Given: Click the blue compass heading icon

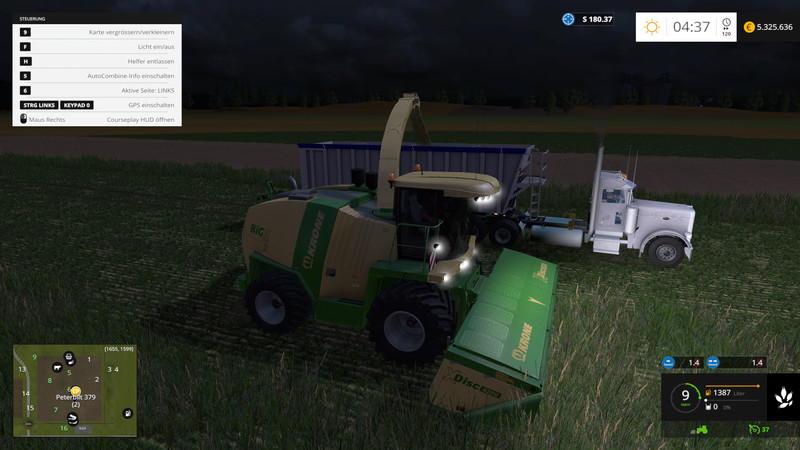Looking at the screenshot, I should point(569,19).
